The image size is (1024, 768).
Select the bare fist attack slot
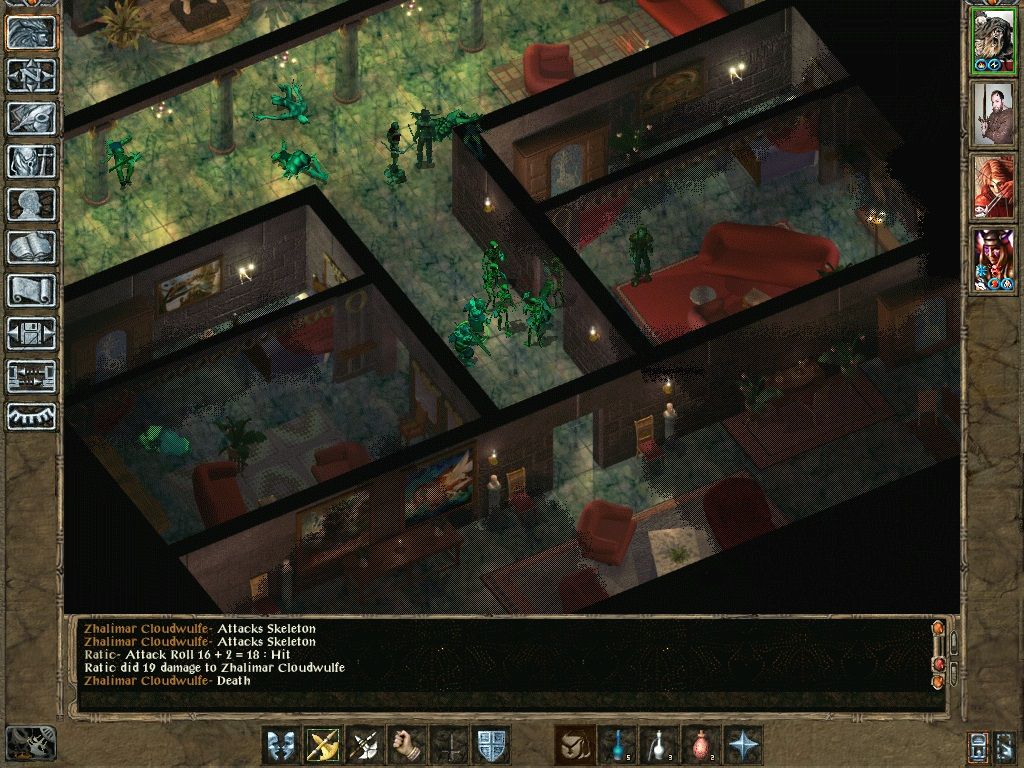click(407, 745)
